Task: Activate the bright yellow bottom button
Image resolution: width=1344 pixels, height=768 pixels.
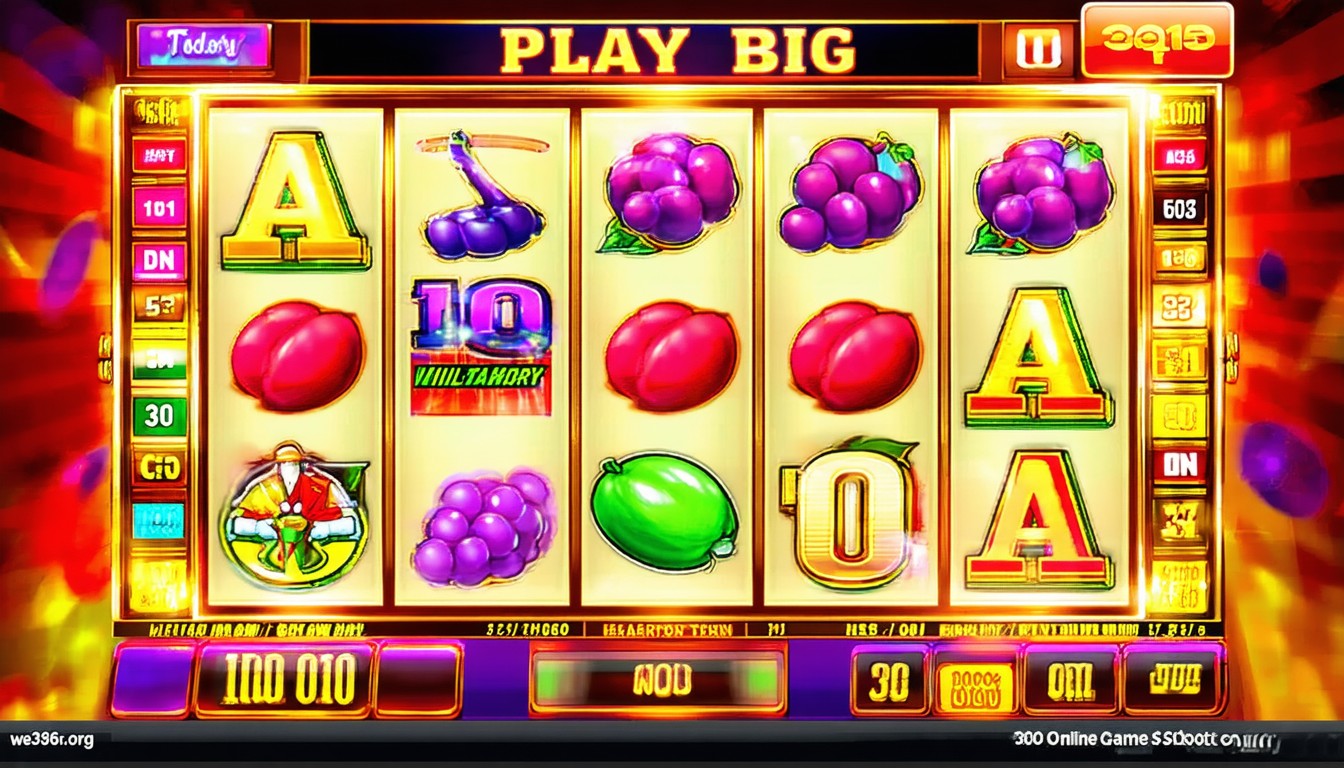Action: (x=974, y=684)
